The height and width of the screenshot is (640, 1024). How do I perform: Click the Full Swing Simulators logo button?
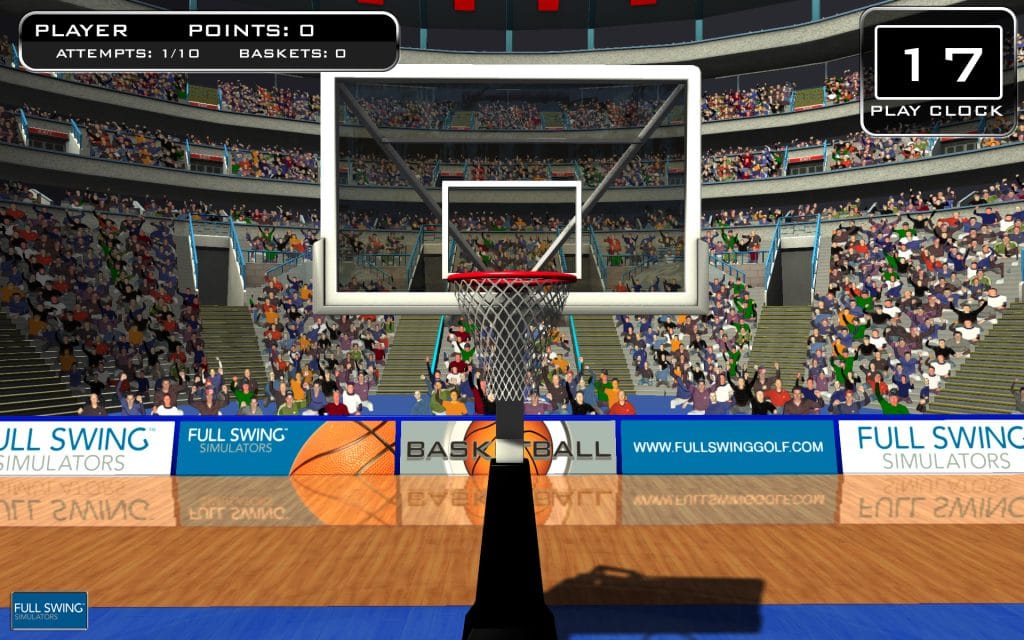coord(49,610)
